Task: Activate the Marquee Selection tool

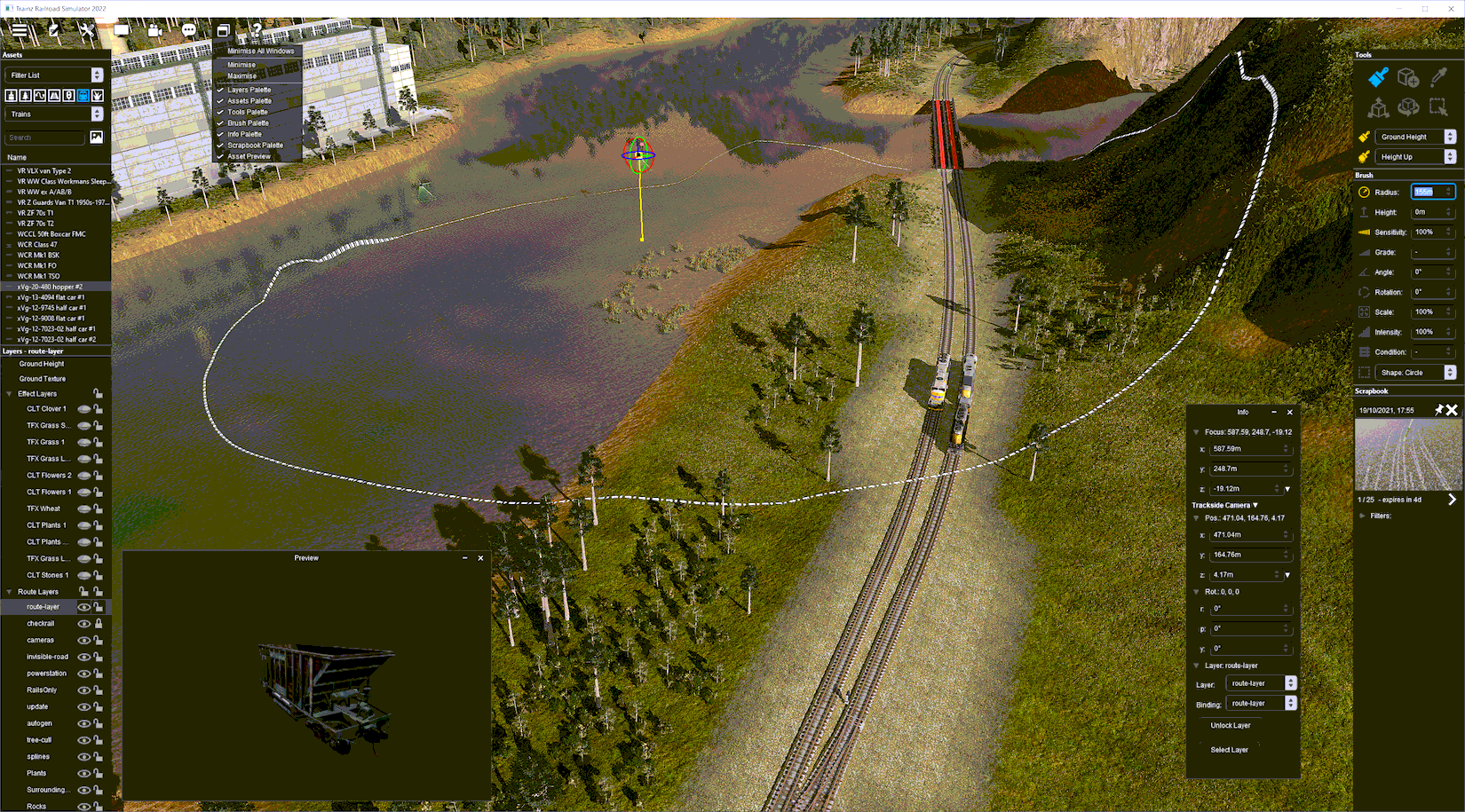Action: (1440, 106)
